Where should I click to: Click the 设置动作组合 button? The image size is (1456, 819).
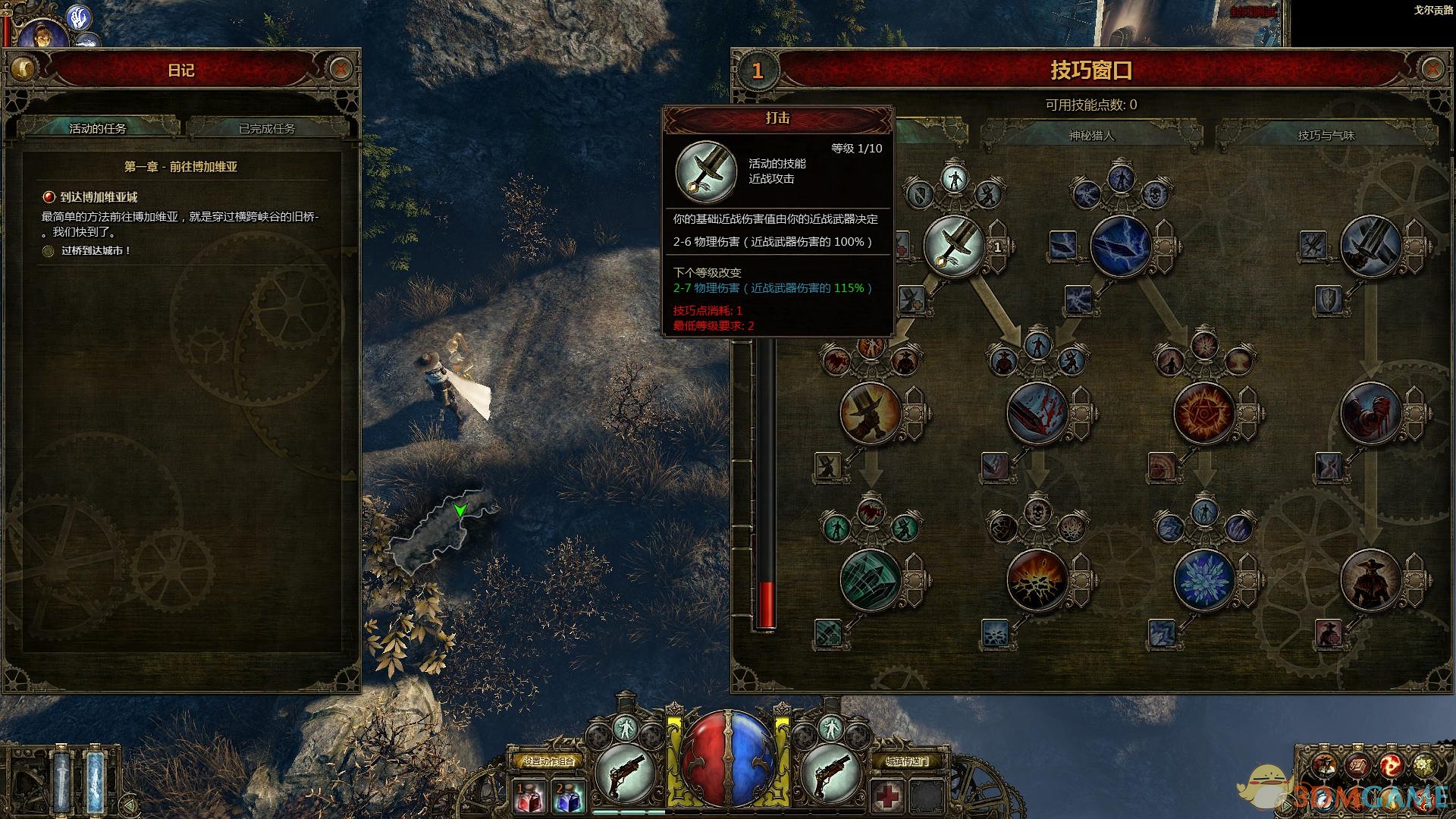(x=548, y=761)
